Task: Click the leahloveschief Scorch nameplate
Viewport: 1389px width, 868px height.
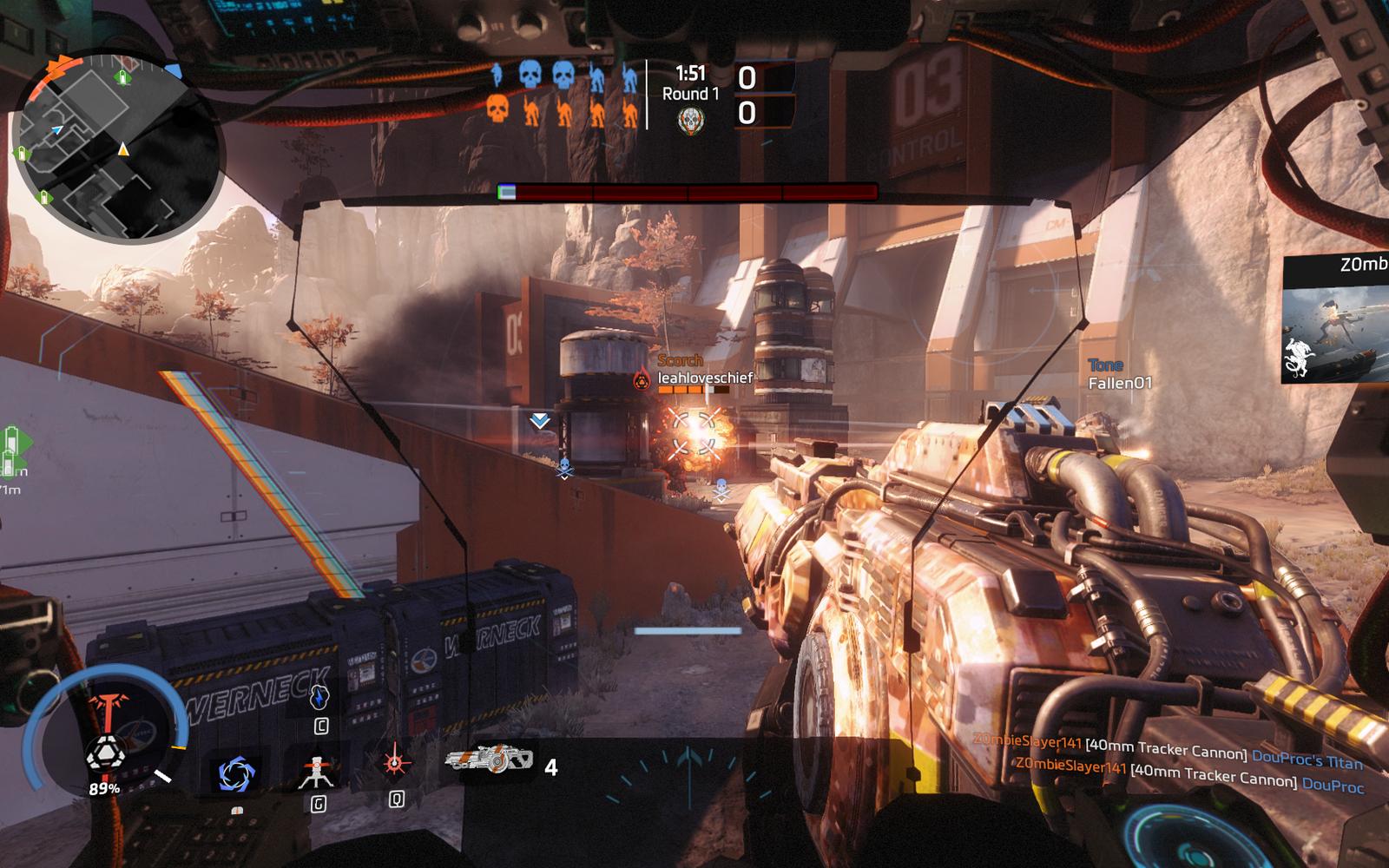Action: tap(704, 378)
